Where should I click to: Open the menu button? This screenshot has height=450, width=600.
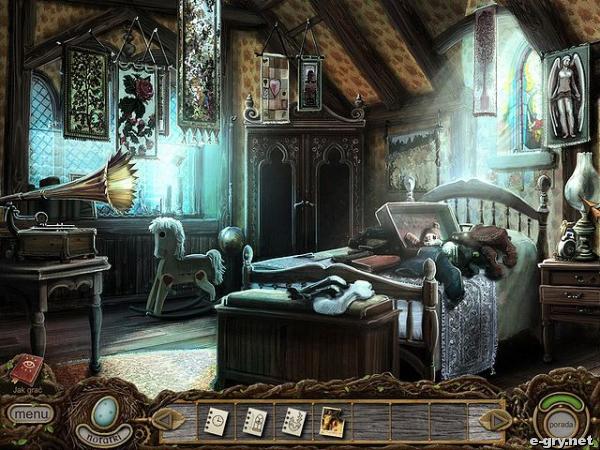[29, 412]
